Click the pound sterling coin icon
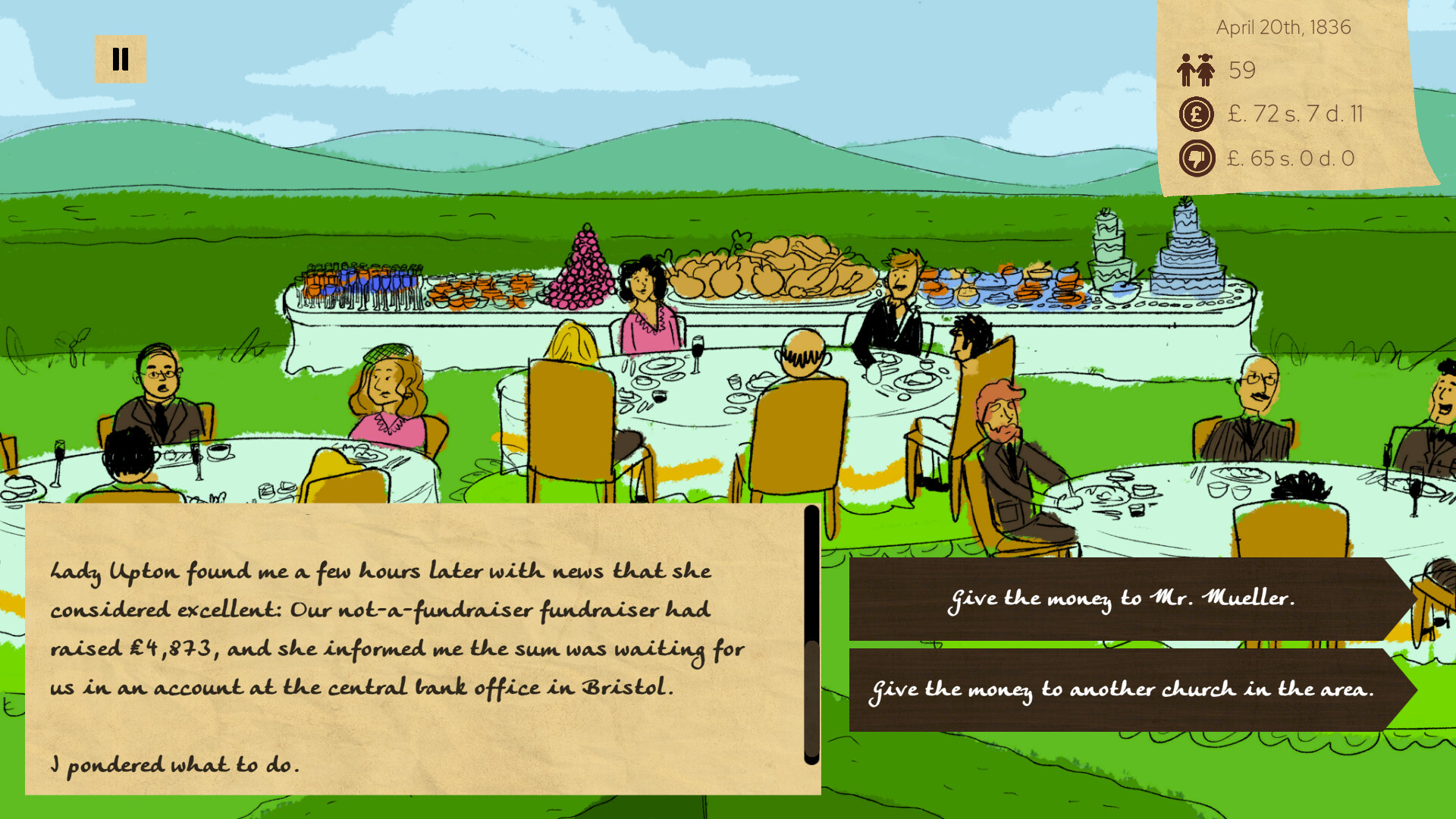The width and height of the screenshot is (1456, 819). (x=1196, y=115)
